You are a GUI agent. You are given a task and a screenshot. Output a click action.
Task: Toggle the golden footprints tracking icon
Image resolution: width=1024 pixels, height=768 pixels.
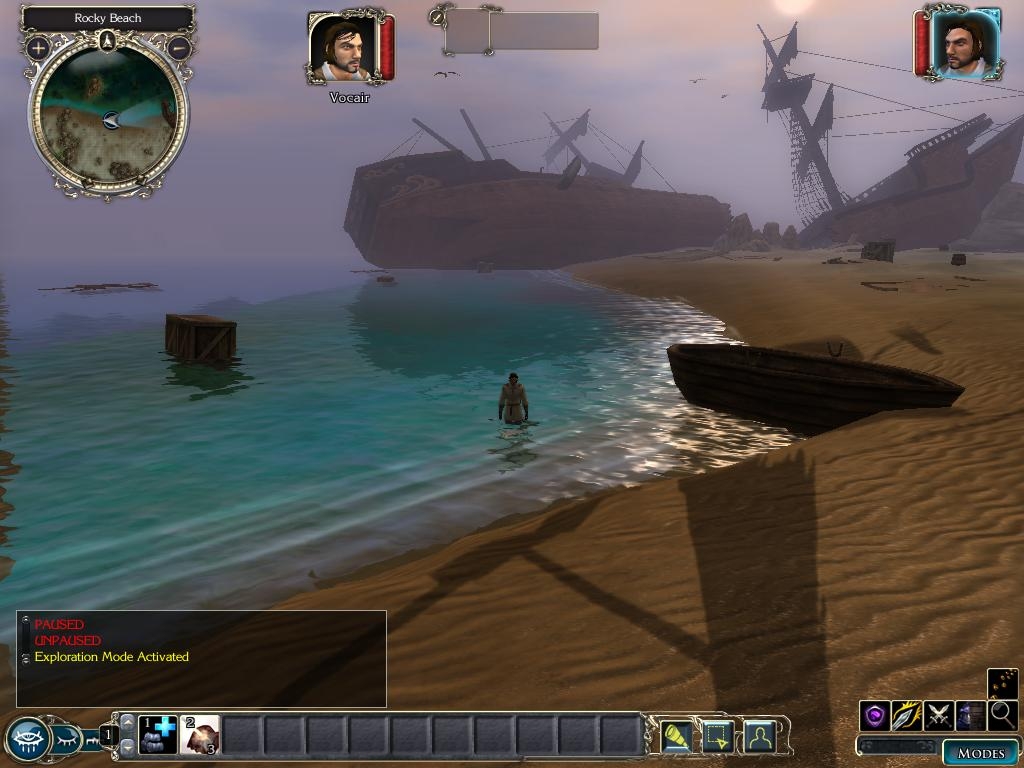[1003, 684]
